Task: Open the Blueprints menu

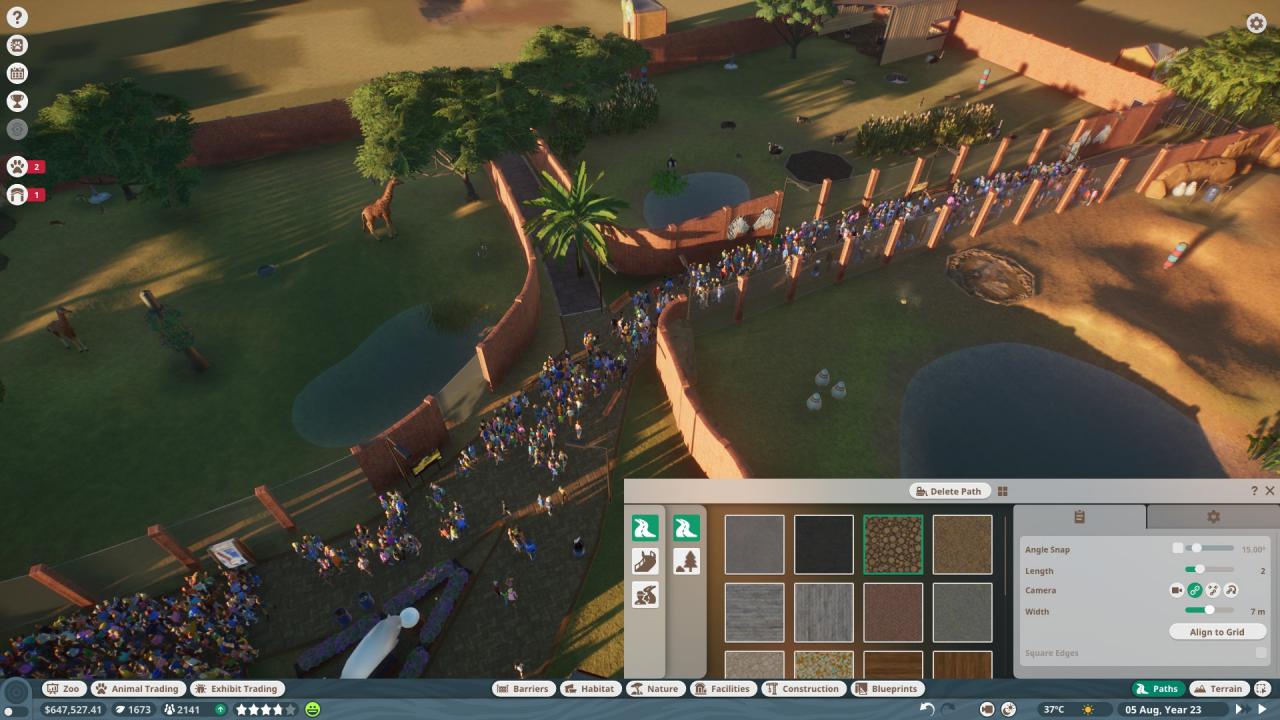Action: [887, 688]
